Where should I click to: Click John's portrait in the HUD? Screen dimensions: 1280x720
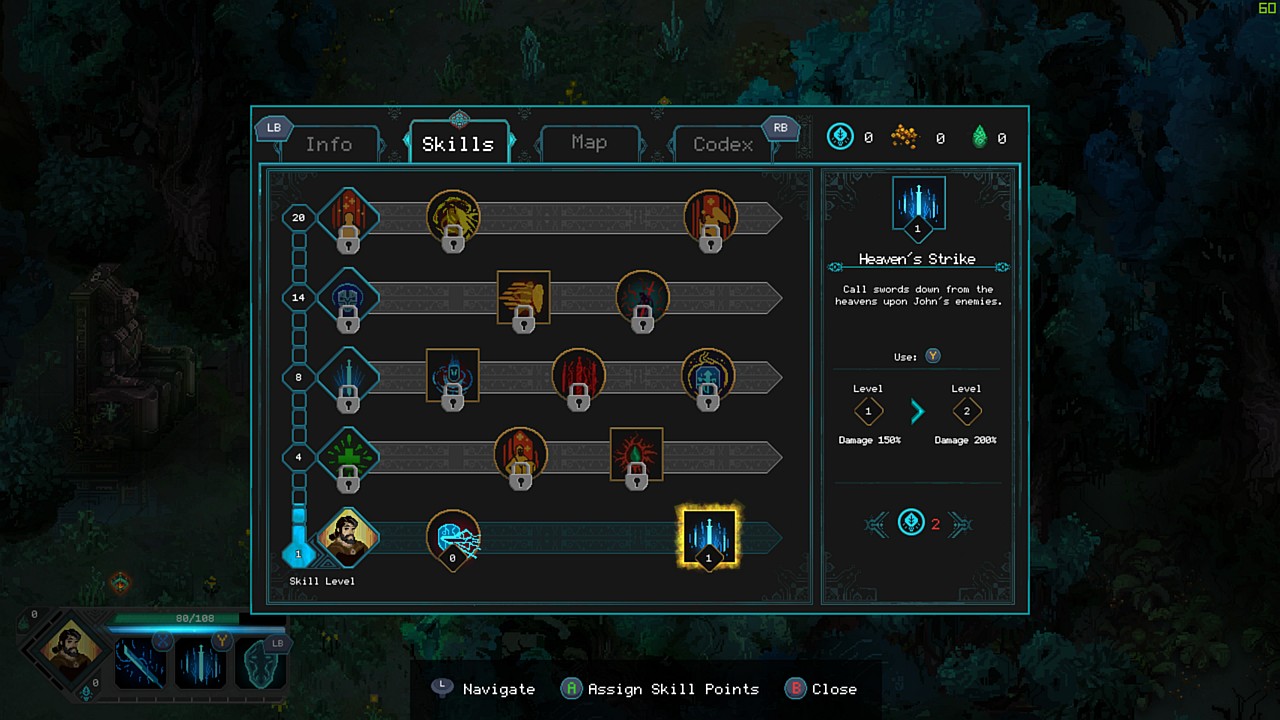(71, 647)
